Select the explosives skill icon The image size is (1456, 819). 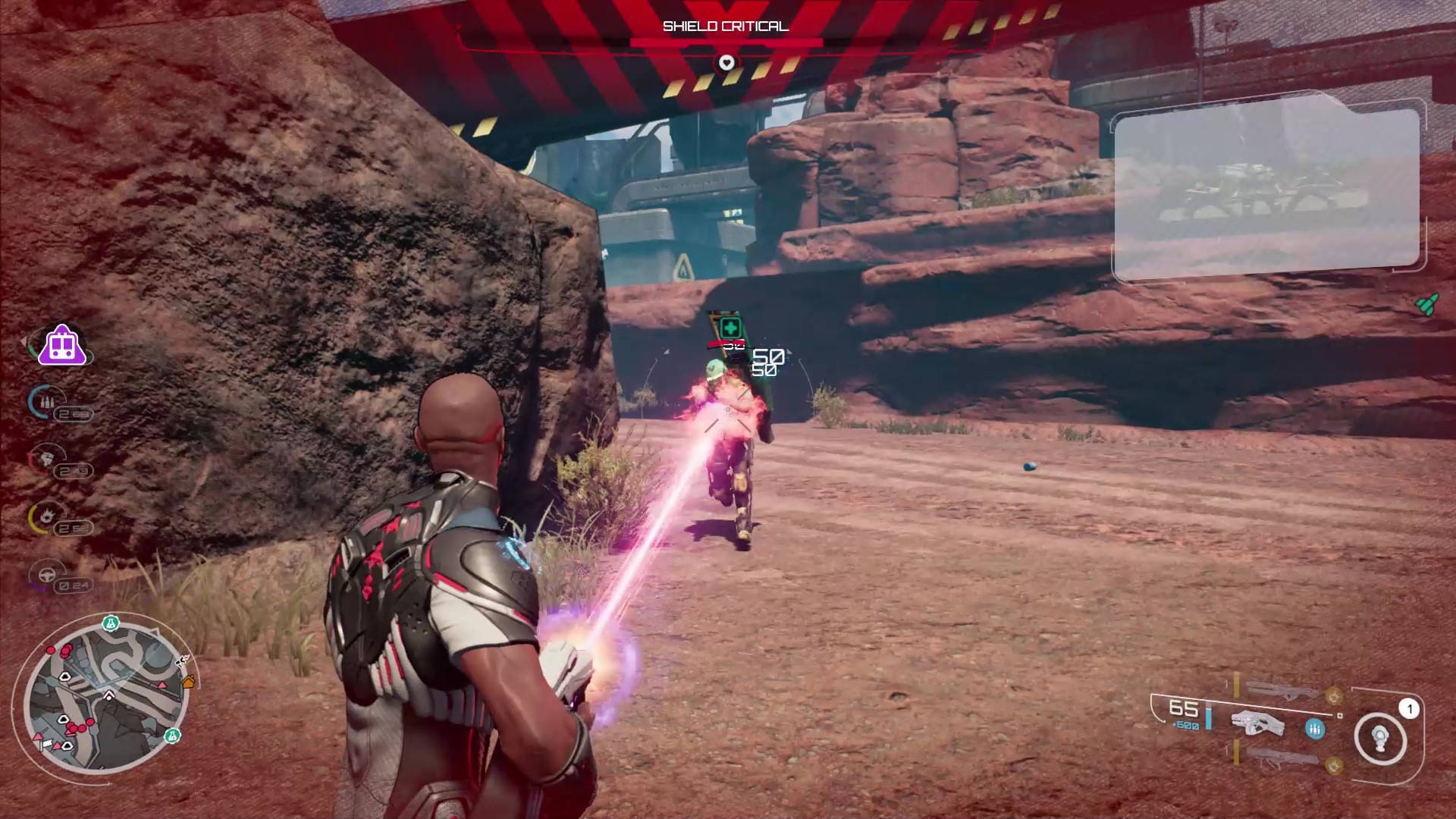(46, 517)
